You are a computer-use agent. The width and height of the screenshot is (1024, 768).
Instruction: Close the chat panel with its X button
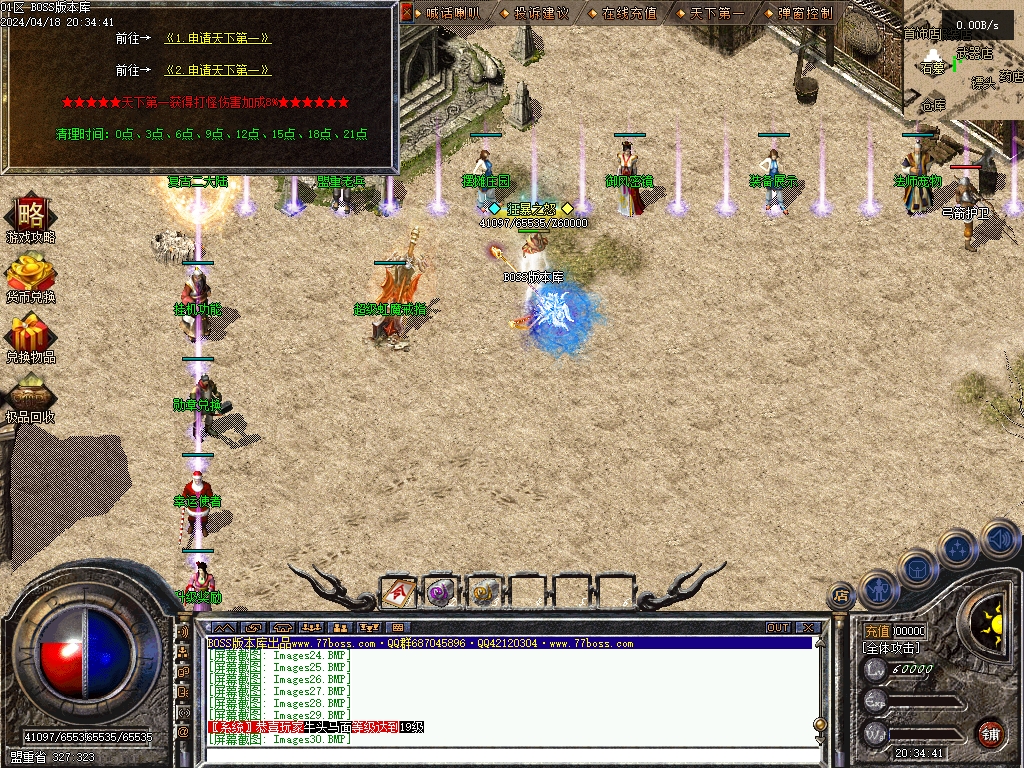[x=807, y=628]
